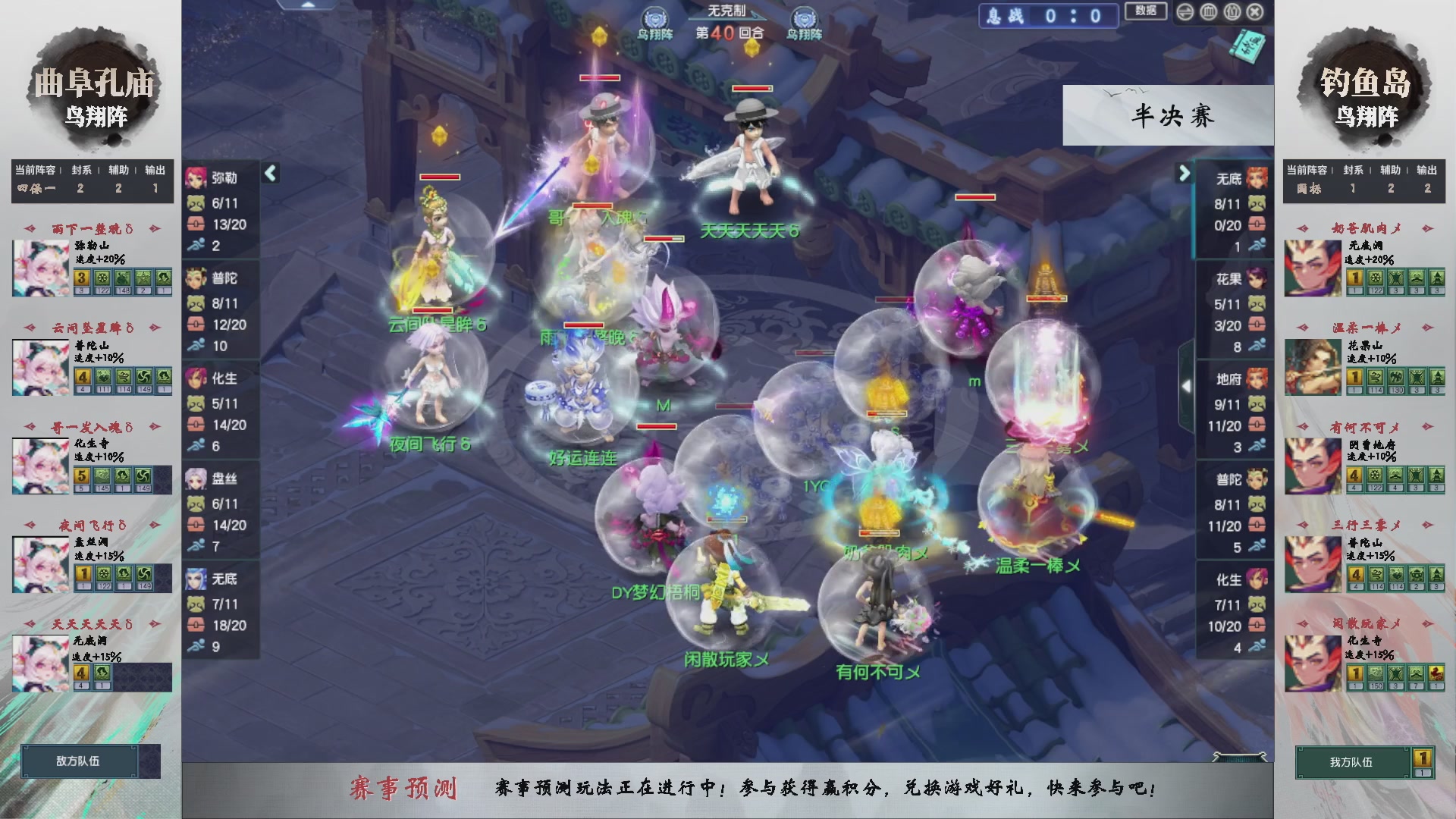Click the swap arrows icon in the top-right toolbar
The image size is (1456, 819).
coord(1185,12)
